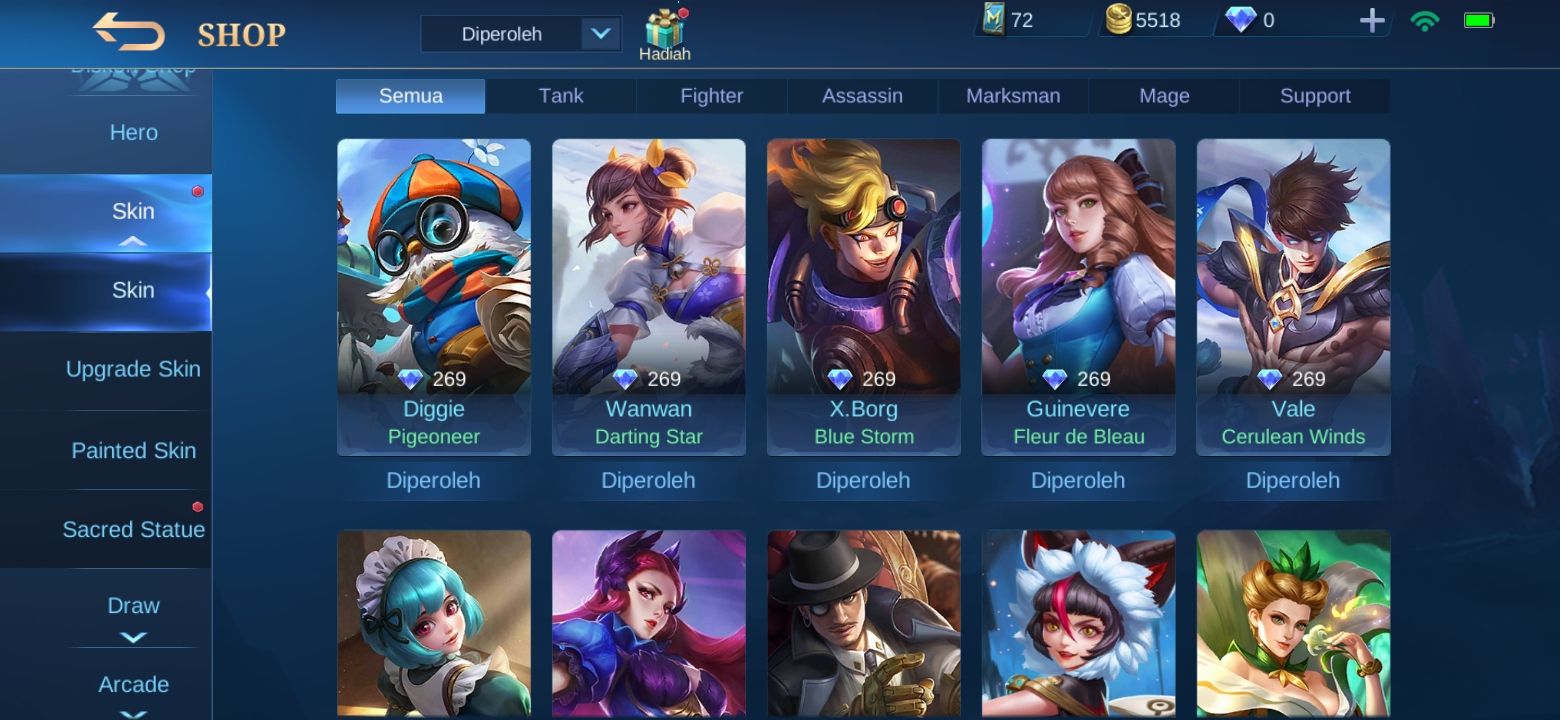Switch to the Tank tab
This screenshot has height=720, width=1560.
561,96
